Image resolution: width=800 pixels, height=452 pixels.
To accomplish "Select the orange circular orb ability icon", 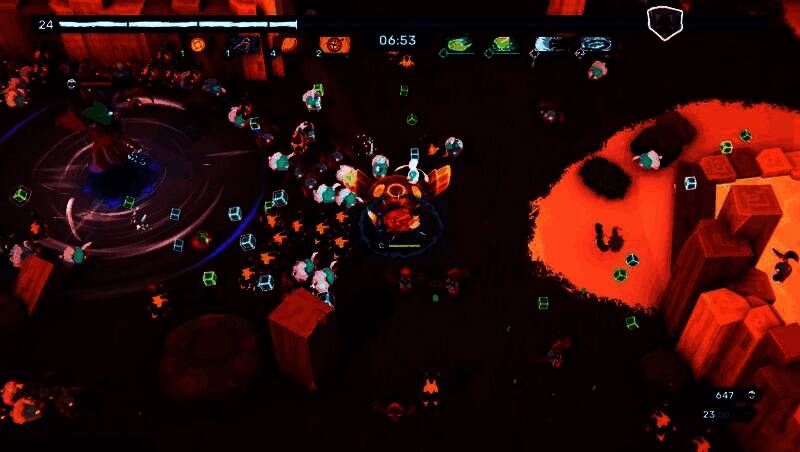I will click(198, 45).
